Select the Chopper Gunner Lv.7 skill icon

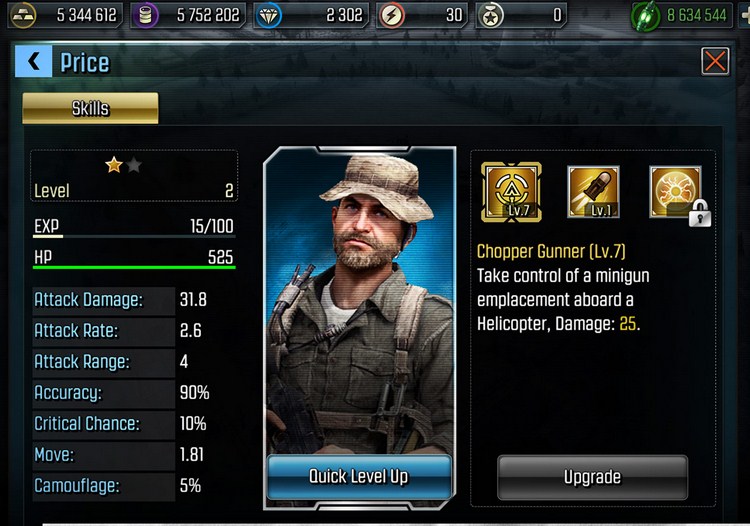pyautogui.click(x=511, y=193)
